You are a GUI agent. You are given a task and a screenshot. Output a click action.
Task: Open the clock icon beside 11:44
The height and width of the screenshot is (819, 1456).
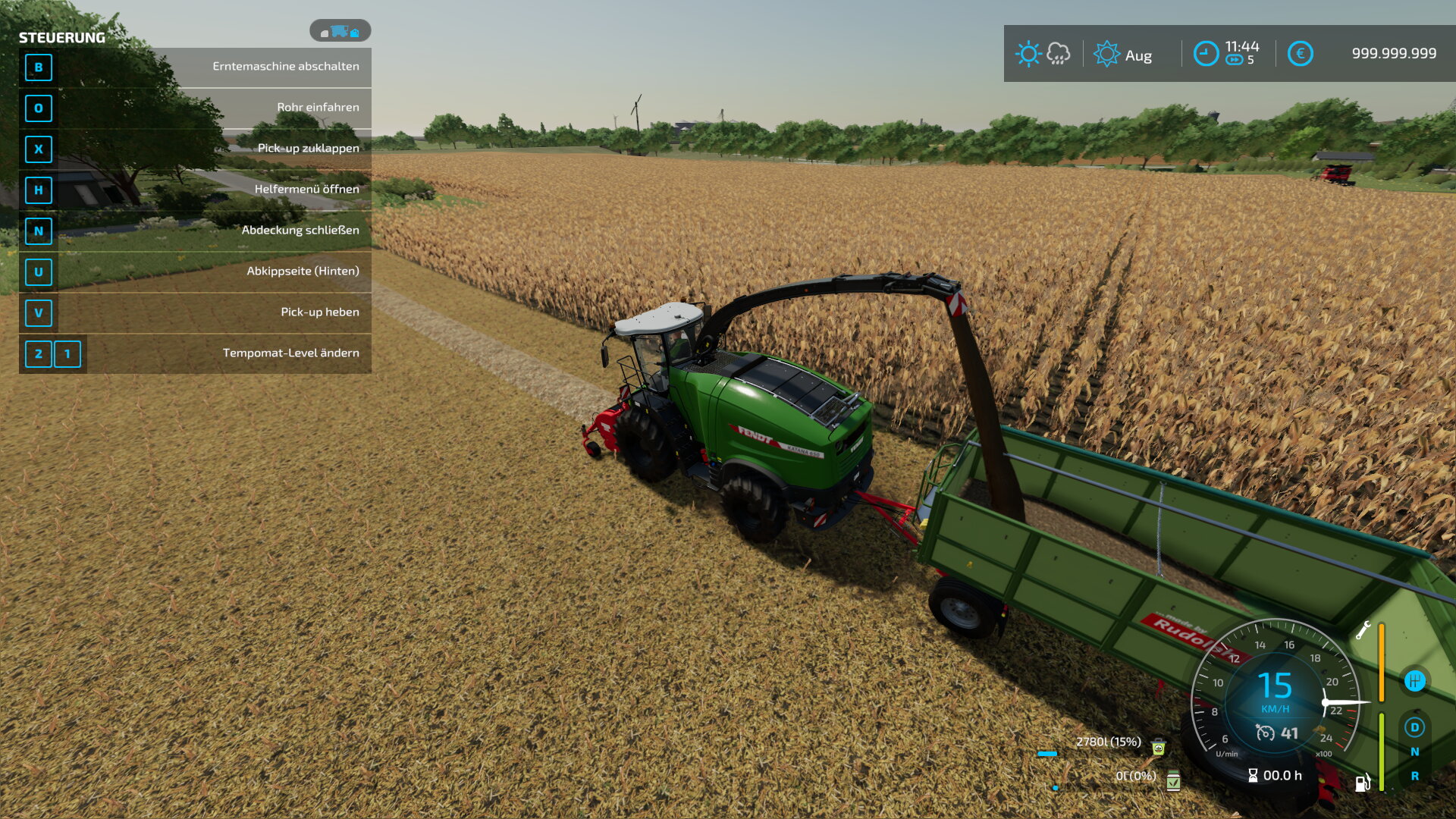[1206, 54]
